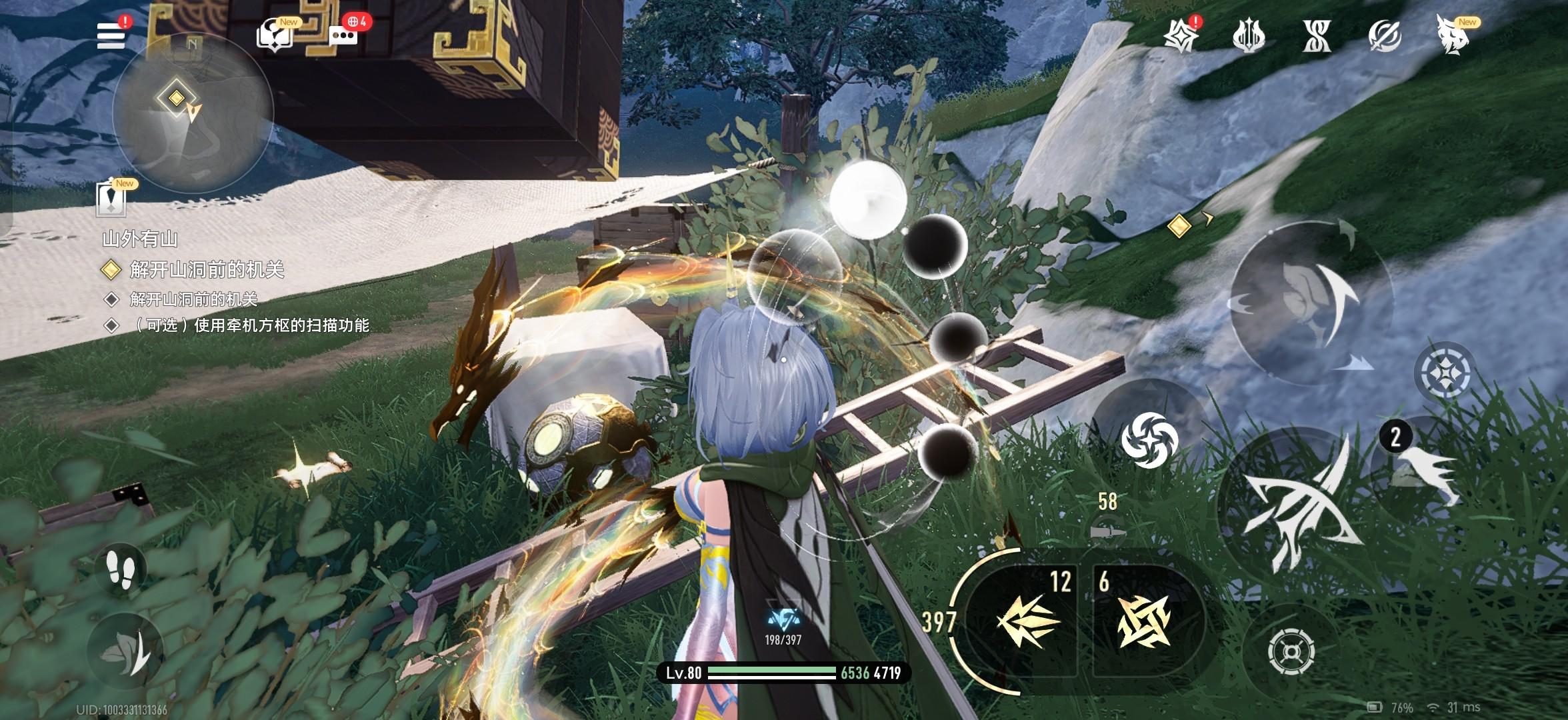Expand the circular minimap
The width and height of the screenshot is (1568, 720).
tap(192, 113)
